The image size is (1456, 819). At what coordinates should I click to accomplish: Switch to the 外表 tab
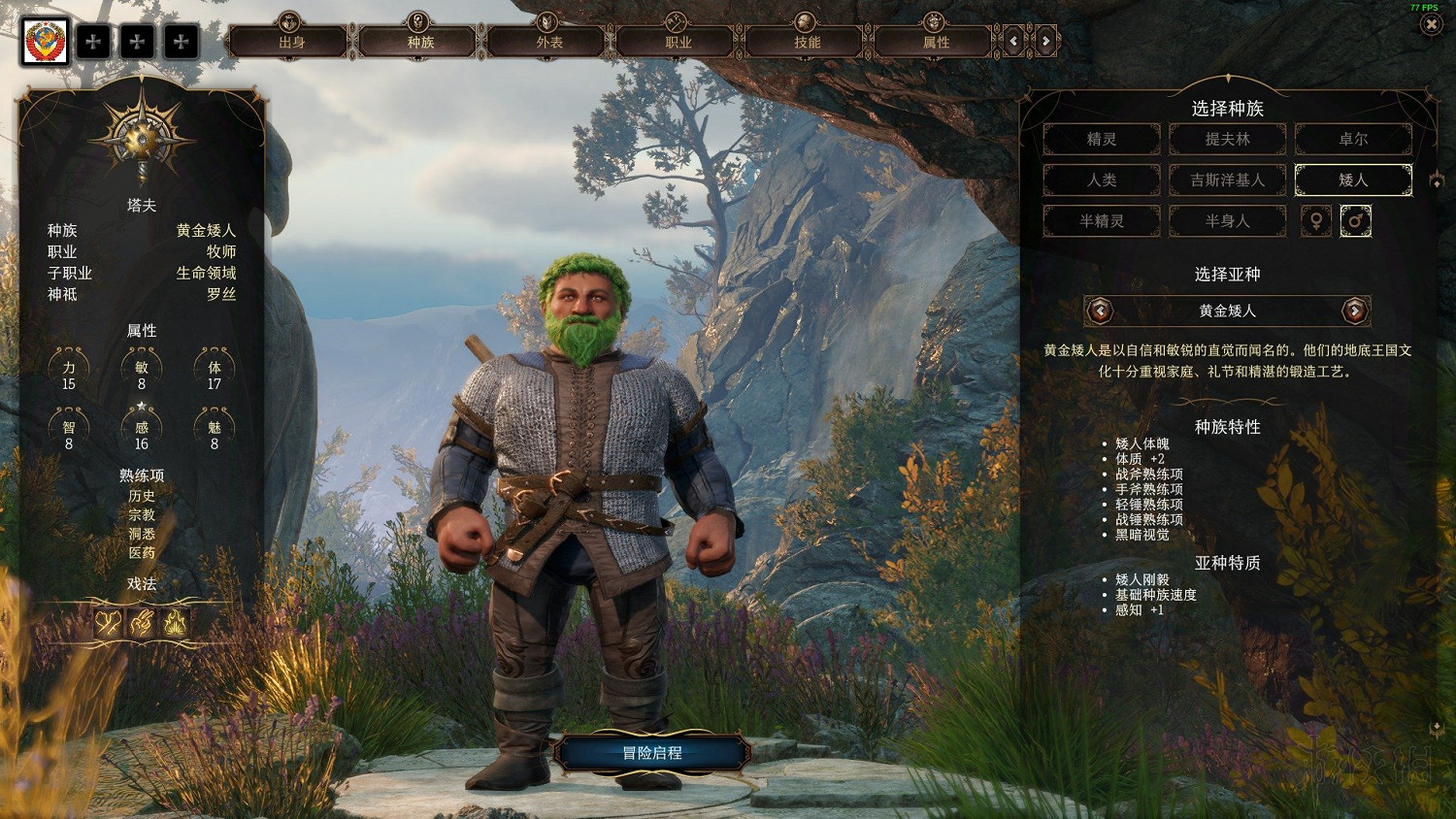tap(549, 42)
